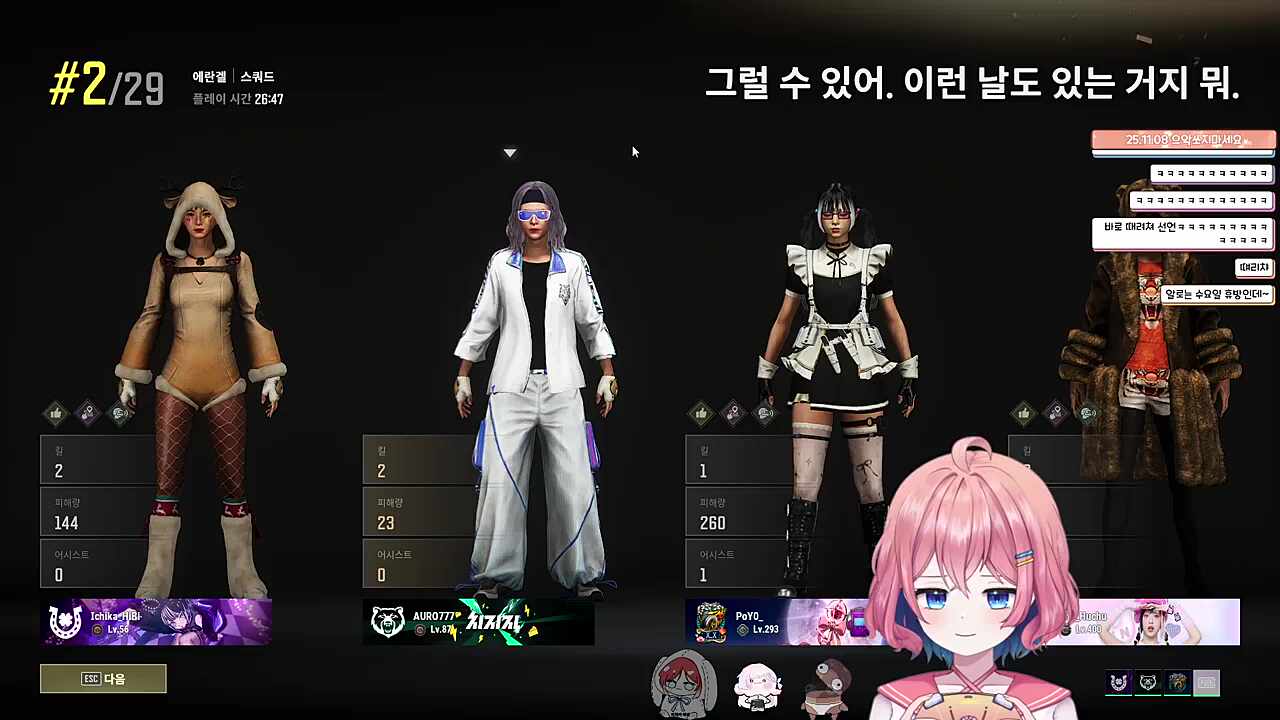Select the horseshoe team emblem in bottom-right bar

(1117, 681)
